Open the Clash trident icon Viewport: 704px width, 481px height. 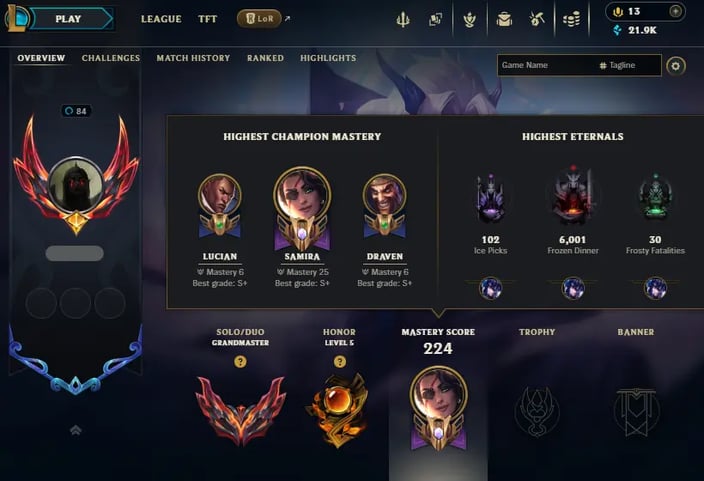(x=402, y=19)
